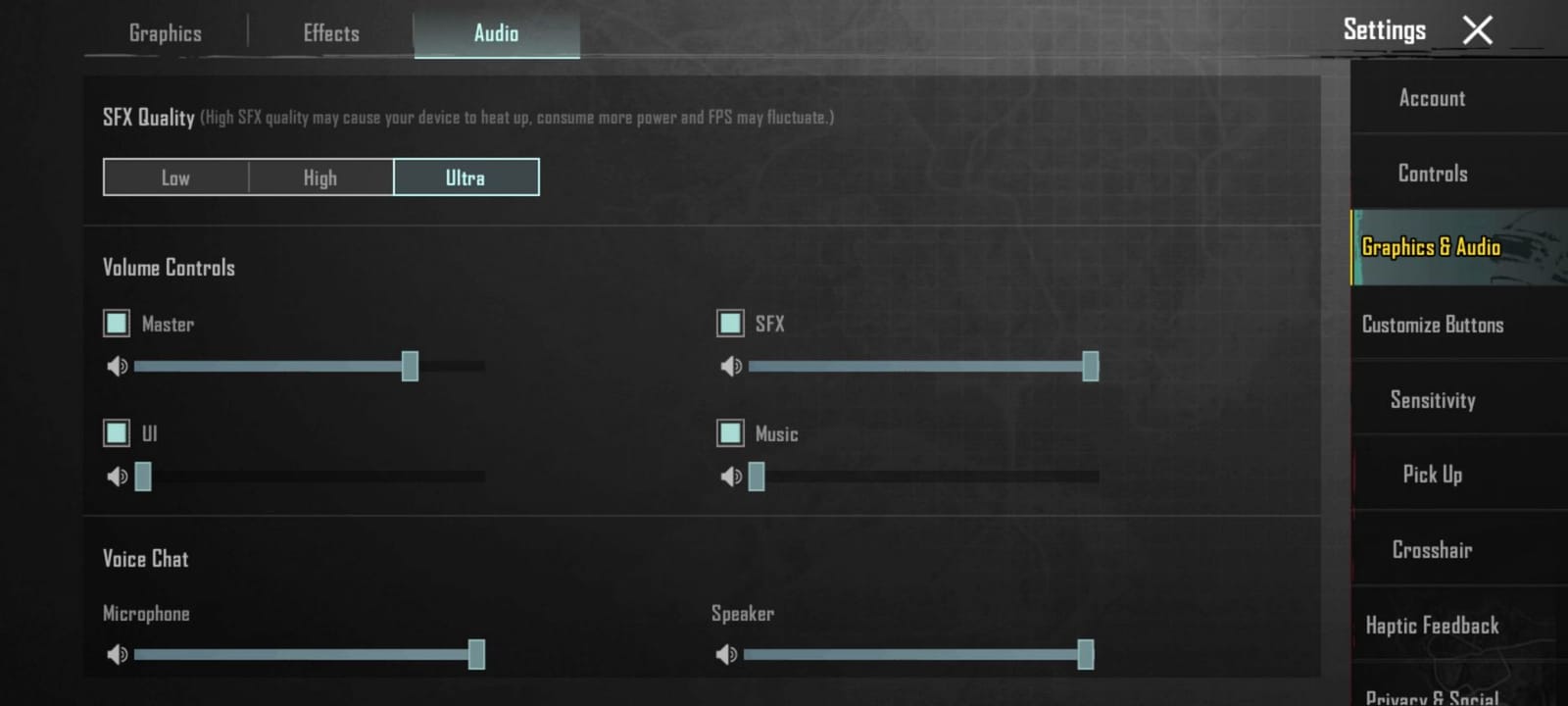The width and height of the screenshot is (1568, 706).
Task: Open the Sensitivity settings section
Action: coord(1433,400)
